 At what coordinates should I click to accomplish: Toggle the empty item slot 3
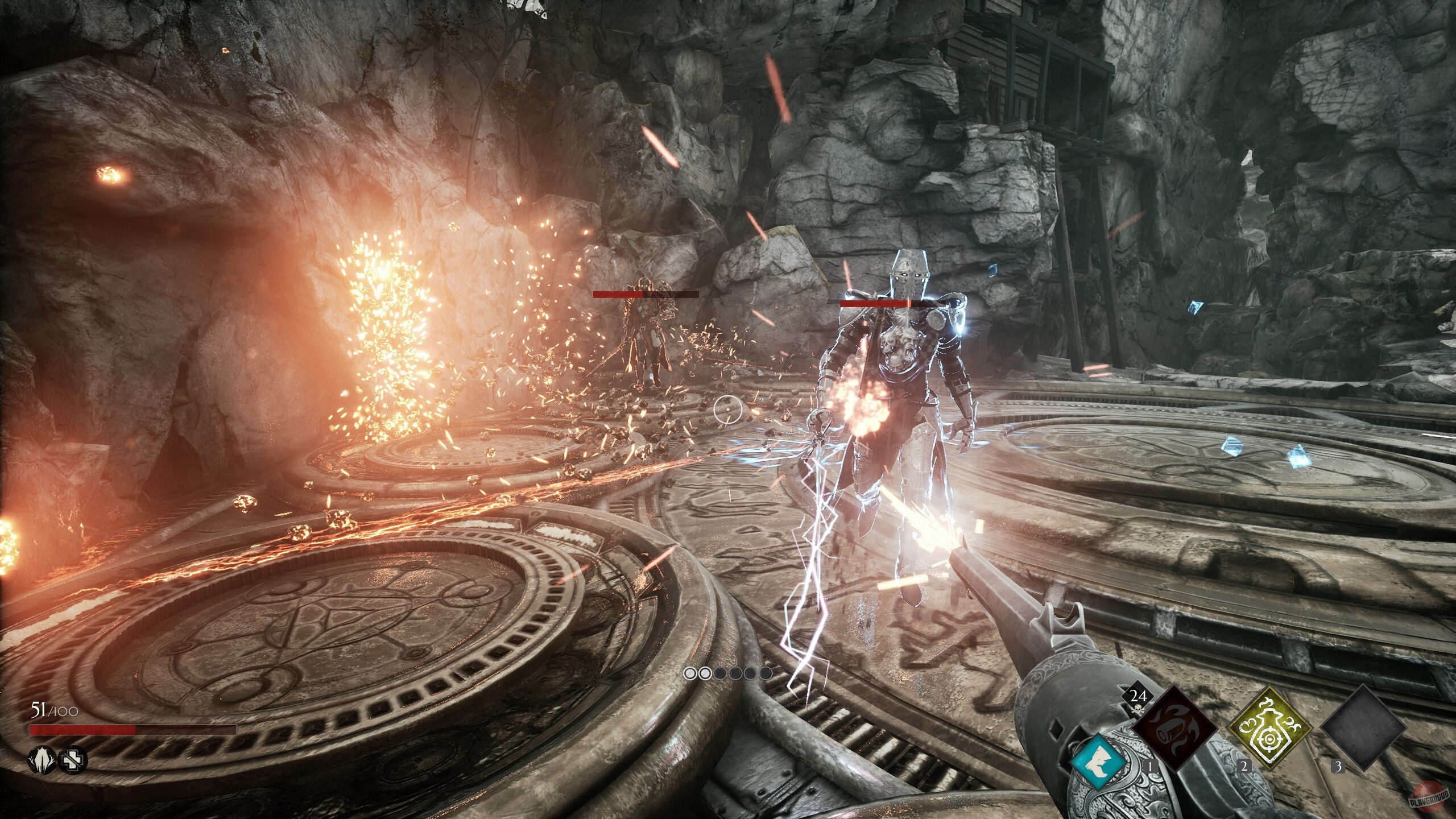tap(1363, 726)
